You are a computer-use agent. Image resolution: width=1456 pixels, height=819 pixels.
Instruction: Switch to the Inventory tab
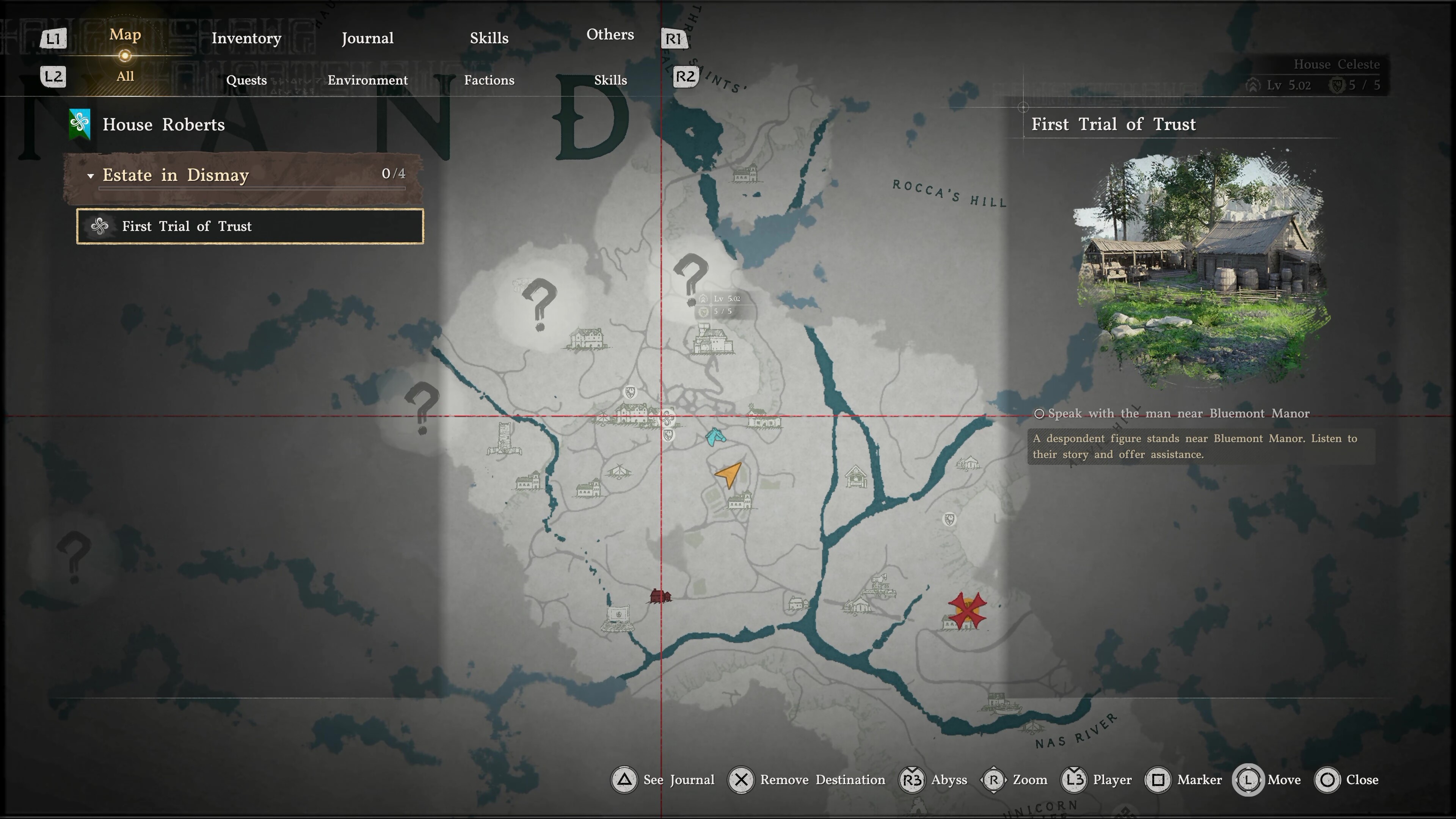246,38
